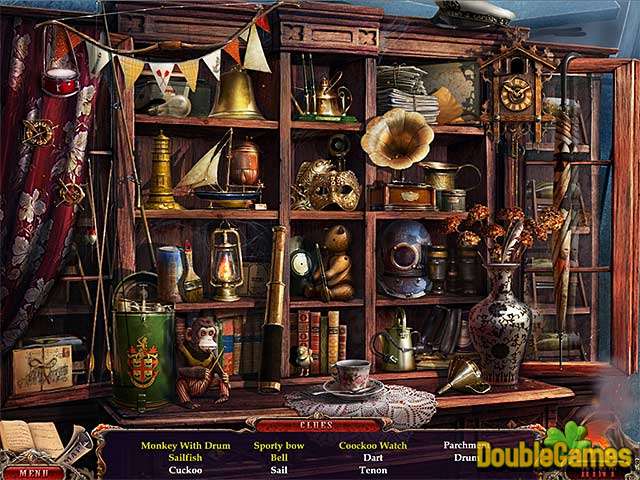Open the Menu button
The height and width of the screenshot is (480, 640).
(32, 472)
